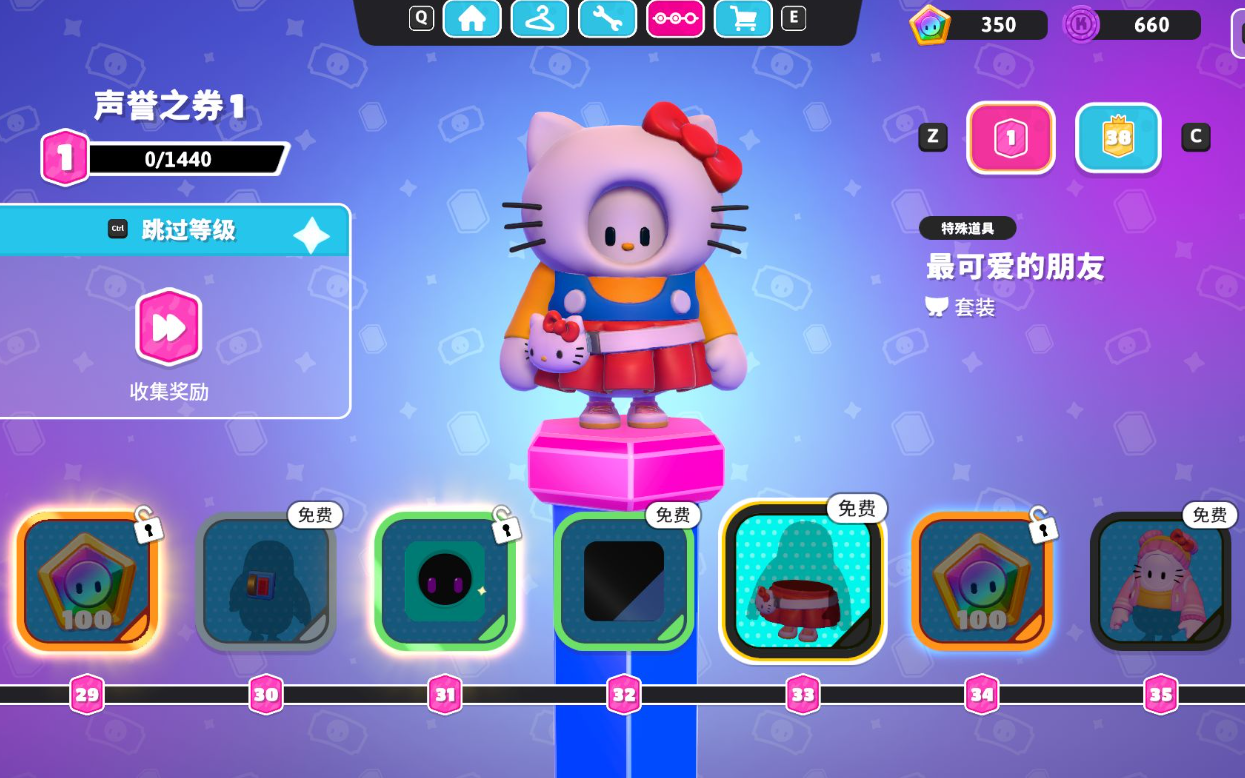Pick the level 32 free black pattern
The width and height of the screenshot is (1245, 778).
pos(624,582)
